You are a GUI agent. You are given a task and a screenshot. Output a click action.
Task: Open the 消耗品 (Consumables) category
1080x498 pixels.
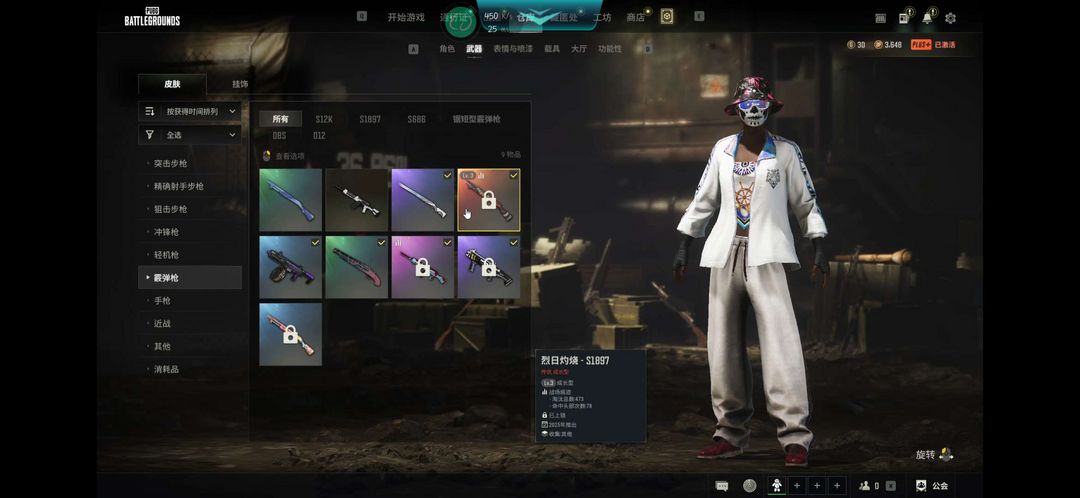[166, 369]
